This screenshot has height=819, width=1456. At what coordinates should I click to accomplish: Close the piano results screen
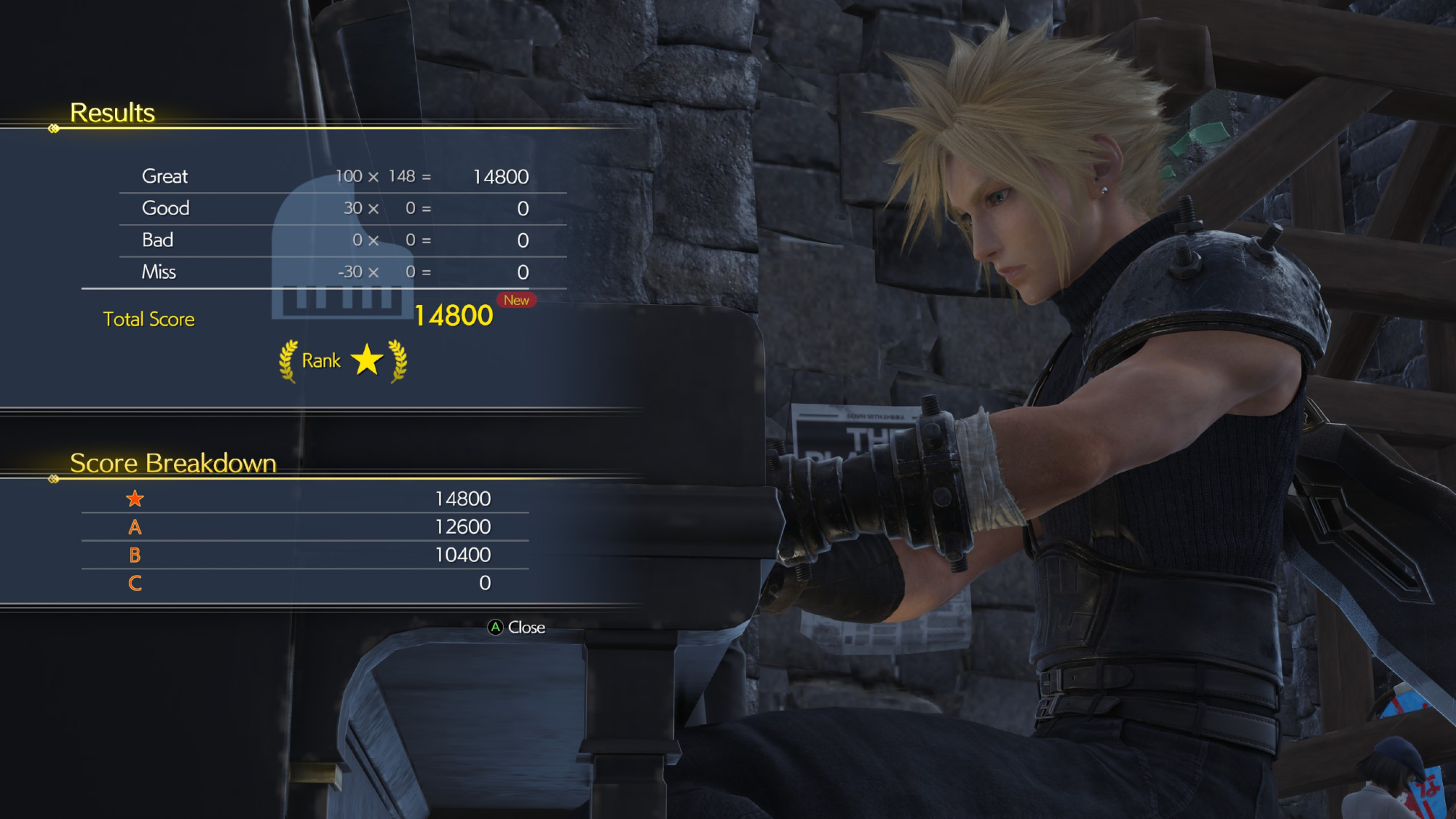point(516,628)
